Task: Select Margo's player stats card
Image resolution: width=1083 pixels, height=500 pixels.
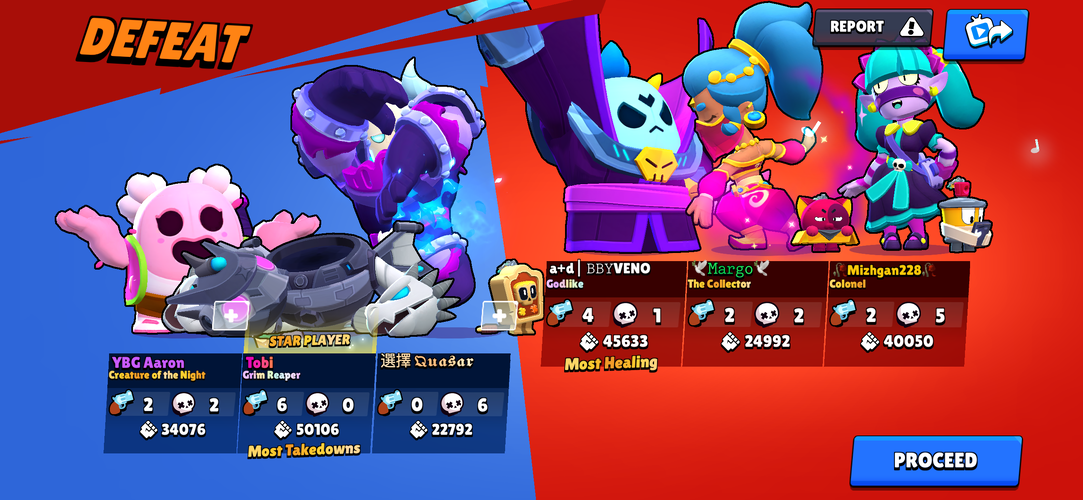Action: tap(754, 313)
